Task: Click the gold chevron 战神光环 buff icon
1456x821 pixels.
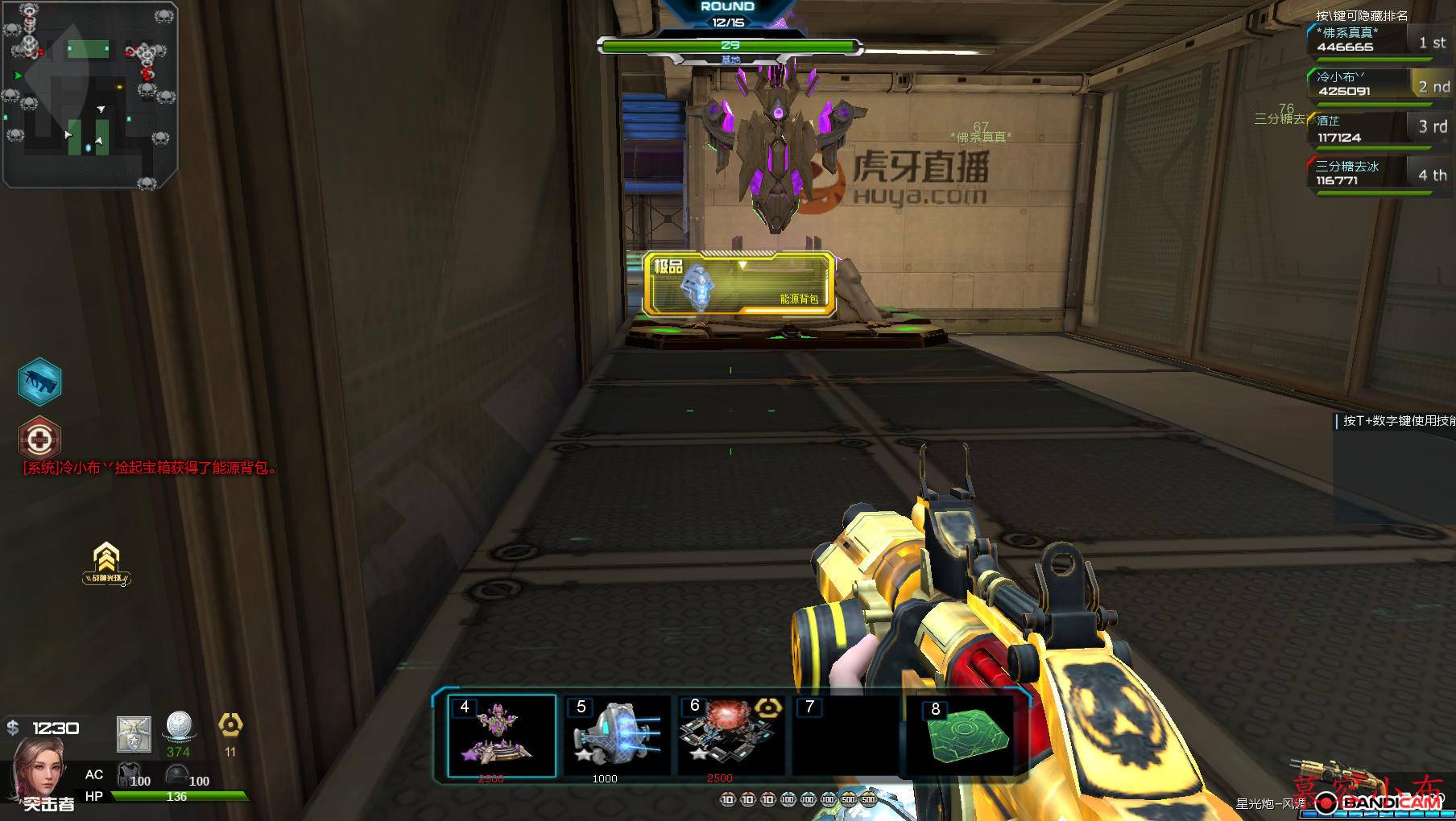Action: point(106,563)
